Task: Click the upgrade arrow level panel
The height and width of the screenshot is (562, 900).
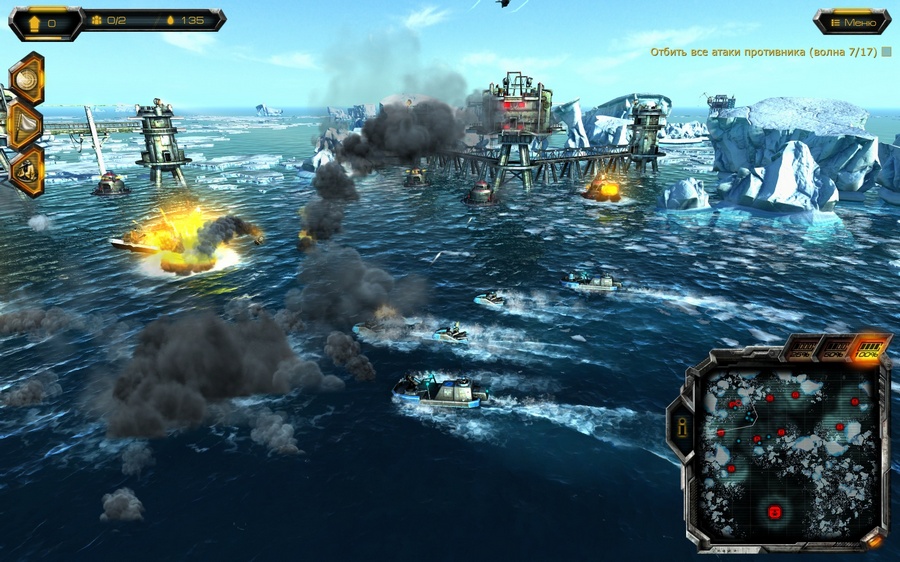Action: (x=45, y=22)
